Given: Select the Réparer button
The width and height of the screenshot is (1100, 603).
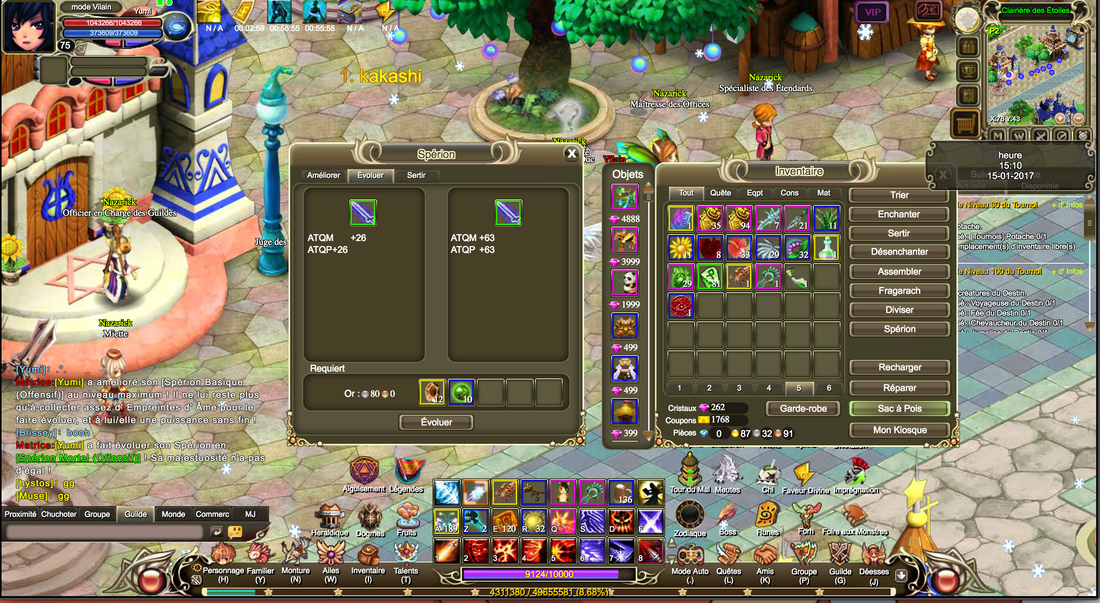Looking at the screenshot, I should [x=899, y=387].
